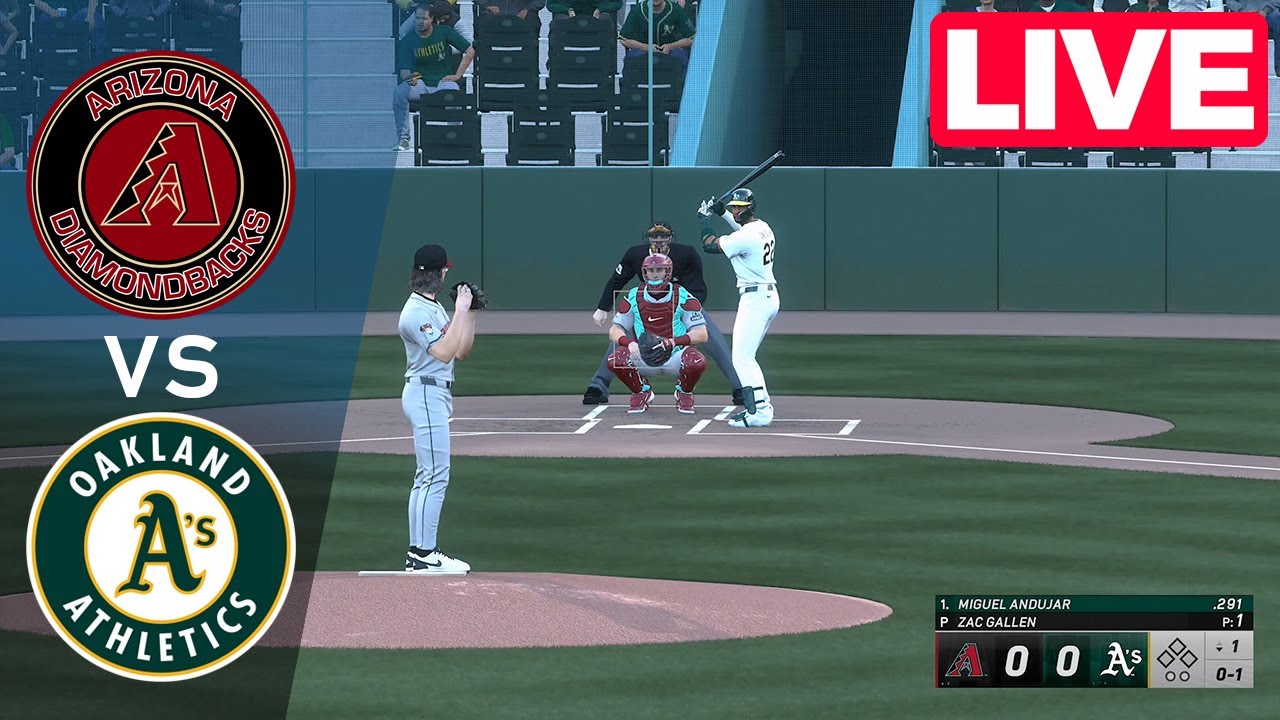Click the .291 batting average link
Viewport: 1280px width, 720px height.
[x=1226, y=604]
